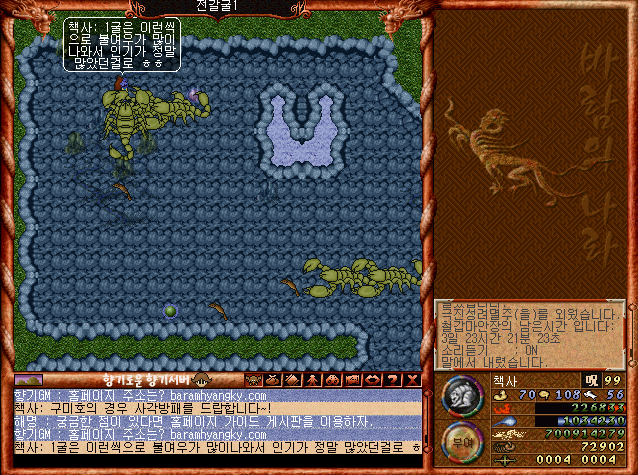Select the flag toolbar icon
This screenshot has height=475, width=638.
[x=352, y=380]
